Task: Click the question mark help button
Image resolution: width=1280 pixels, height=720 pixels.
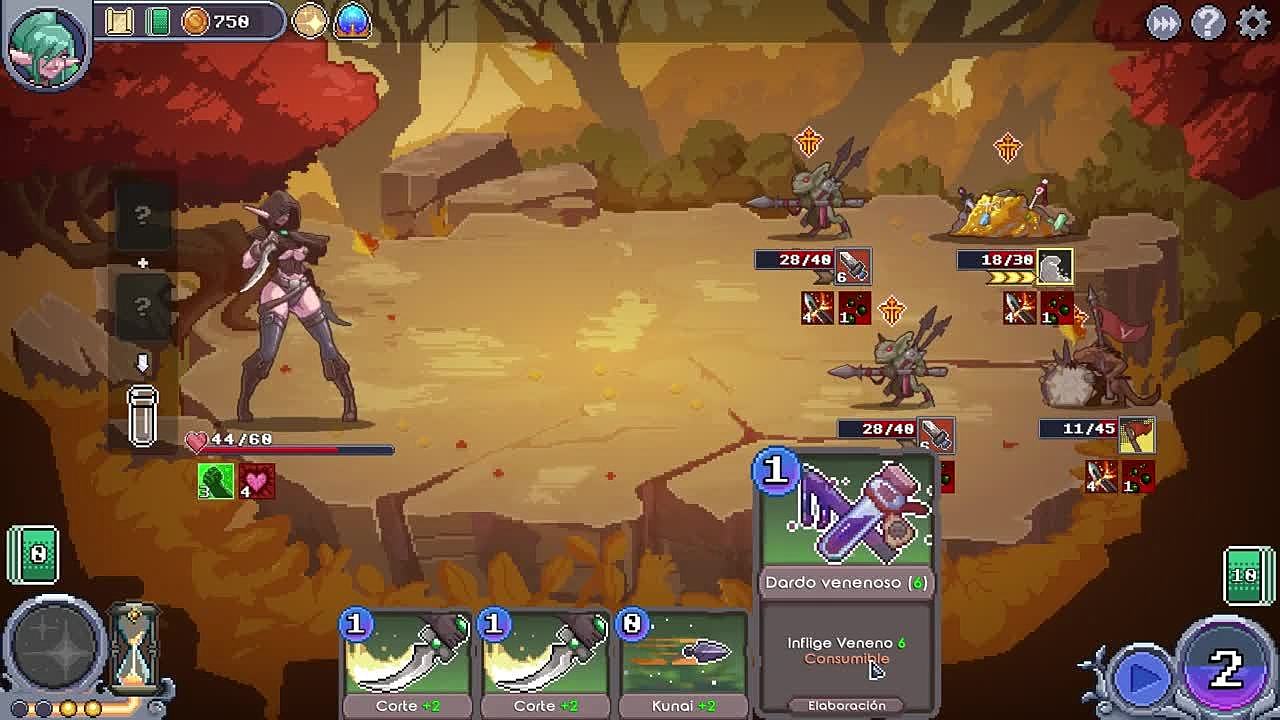Action: 1208,22
